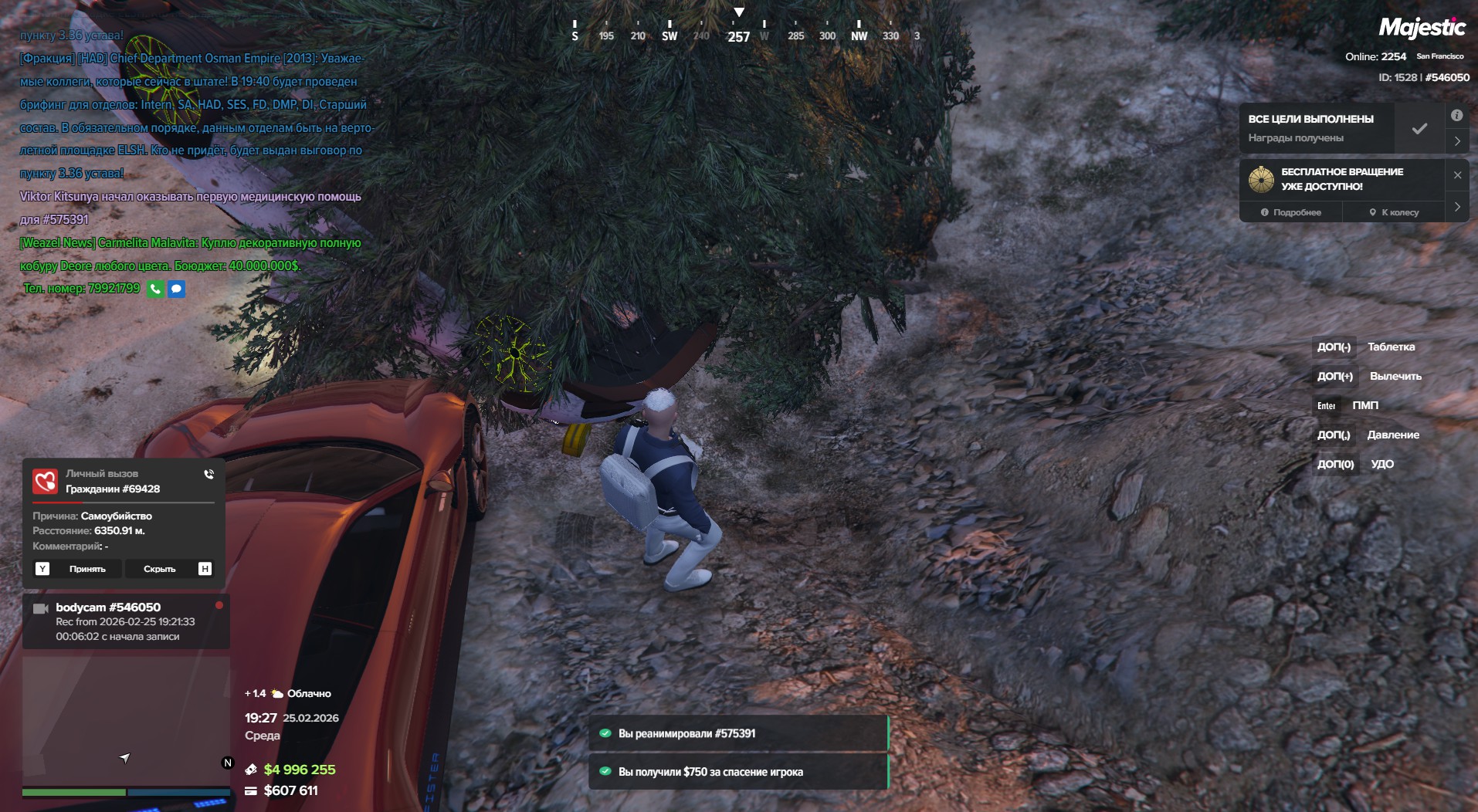
Task: Choose the Давление medic action
Action: coord(1393,435)
